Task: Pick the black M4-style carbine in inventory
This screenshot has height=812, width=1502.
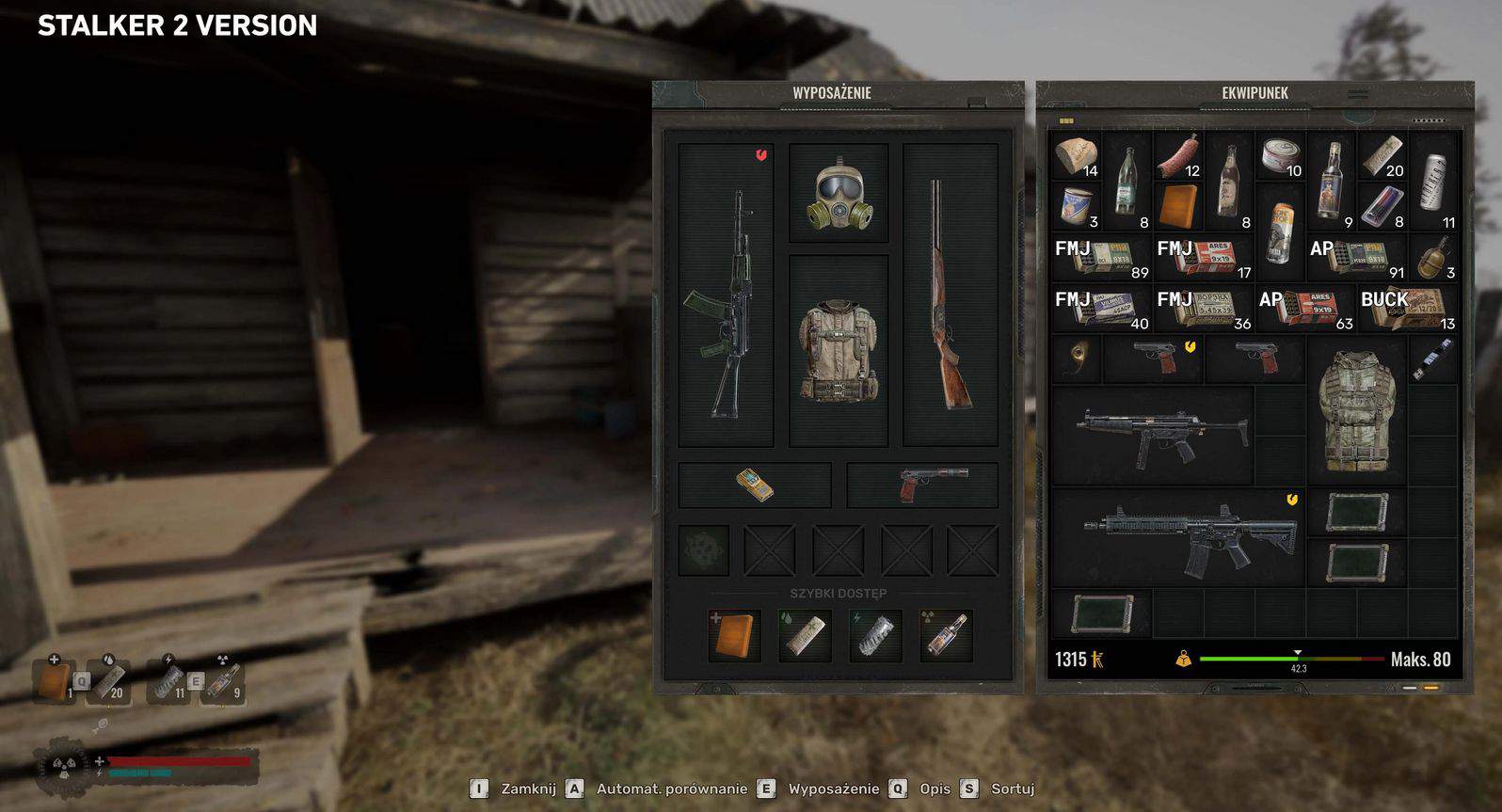Action: pos(1177,538)
